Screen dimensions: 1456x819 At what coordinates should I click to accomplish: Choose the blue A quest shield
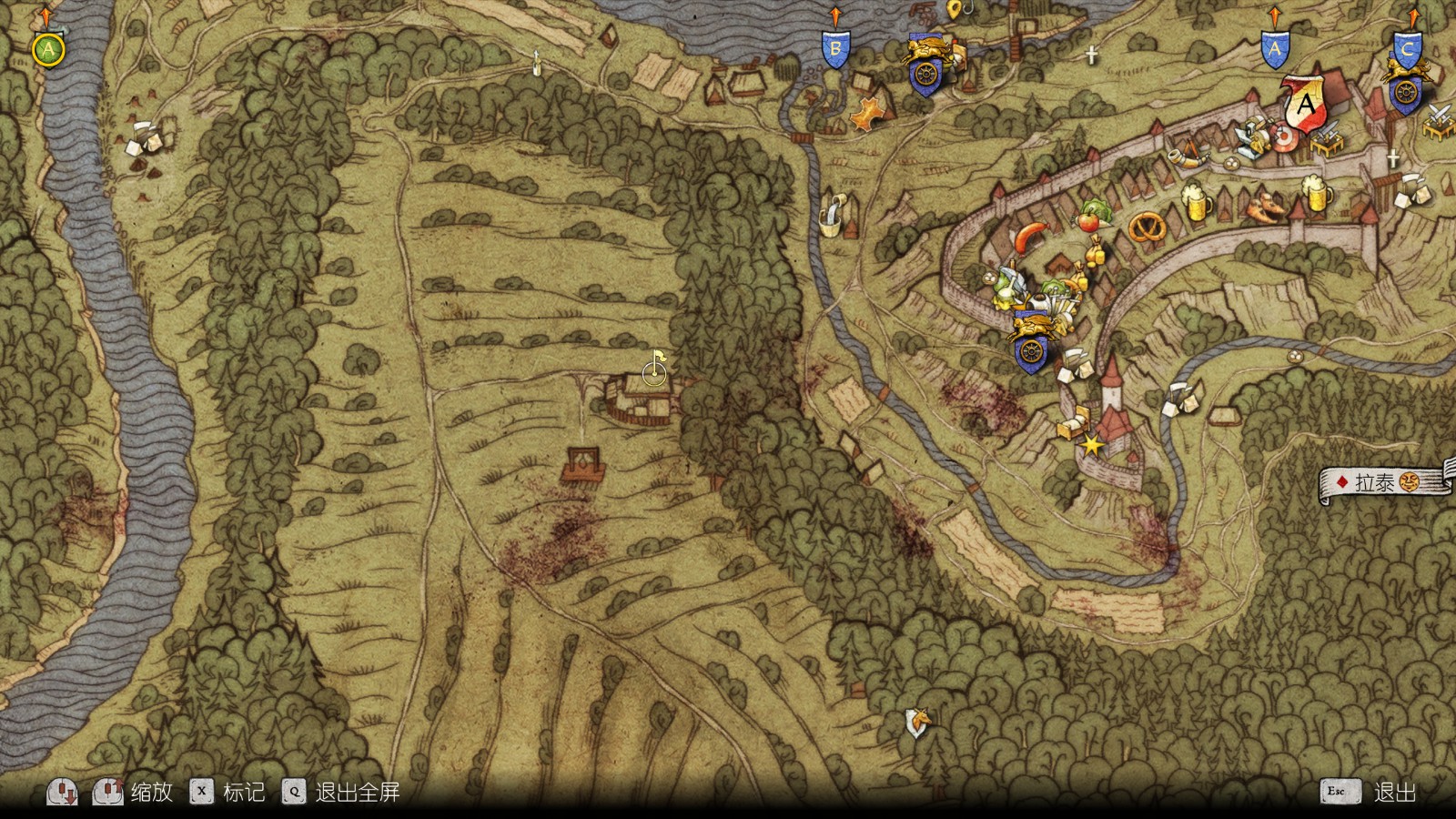coord(1274,50)
